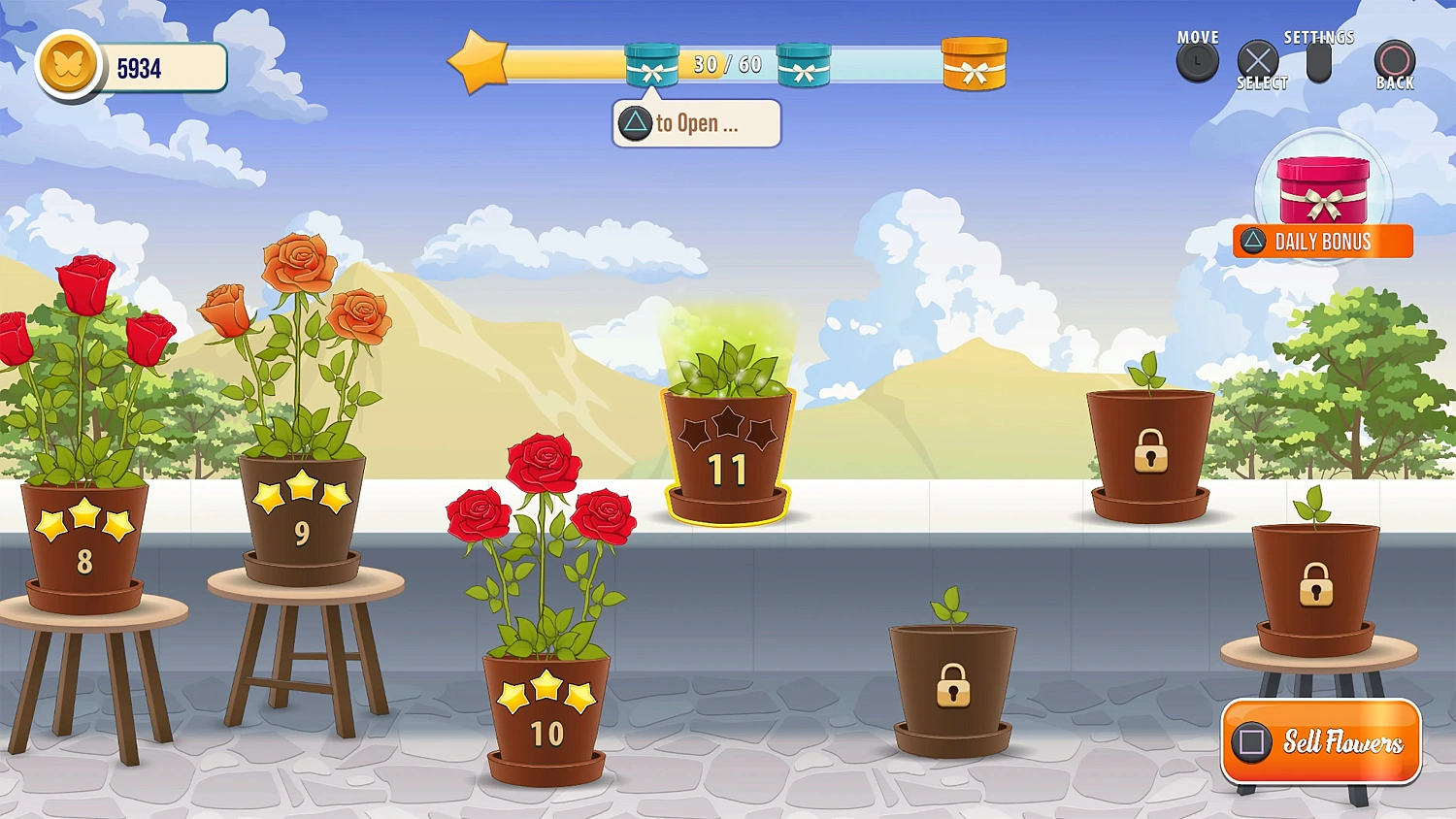The image size is (1456, 819).
Task: Click the Move control
Action: (1197, 60)
